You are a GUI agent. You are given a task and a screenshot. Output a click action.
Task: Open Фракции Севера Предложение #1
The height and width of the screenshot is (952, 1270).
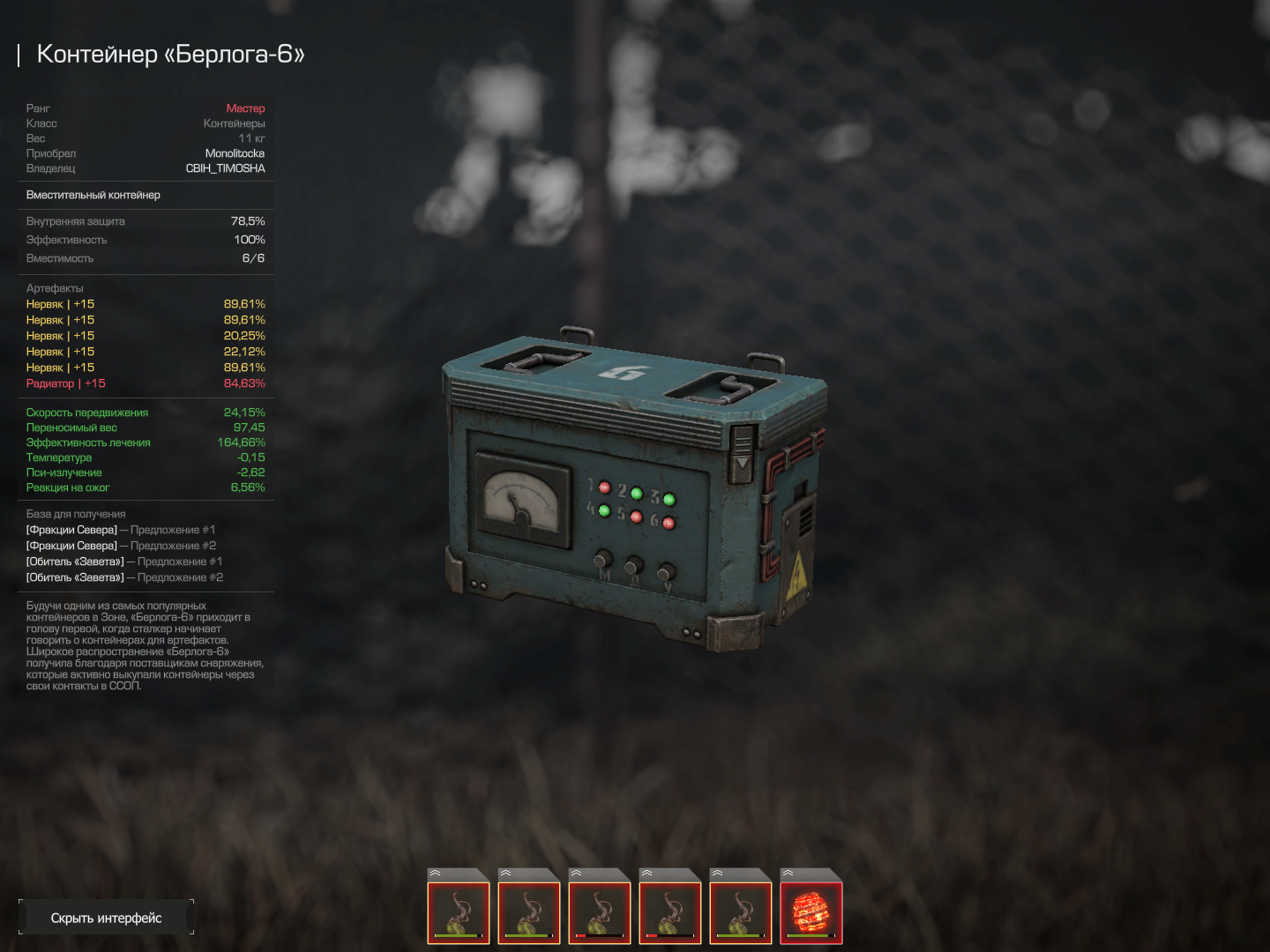pos(121,530)
